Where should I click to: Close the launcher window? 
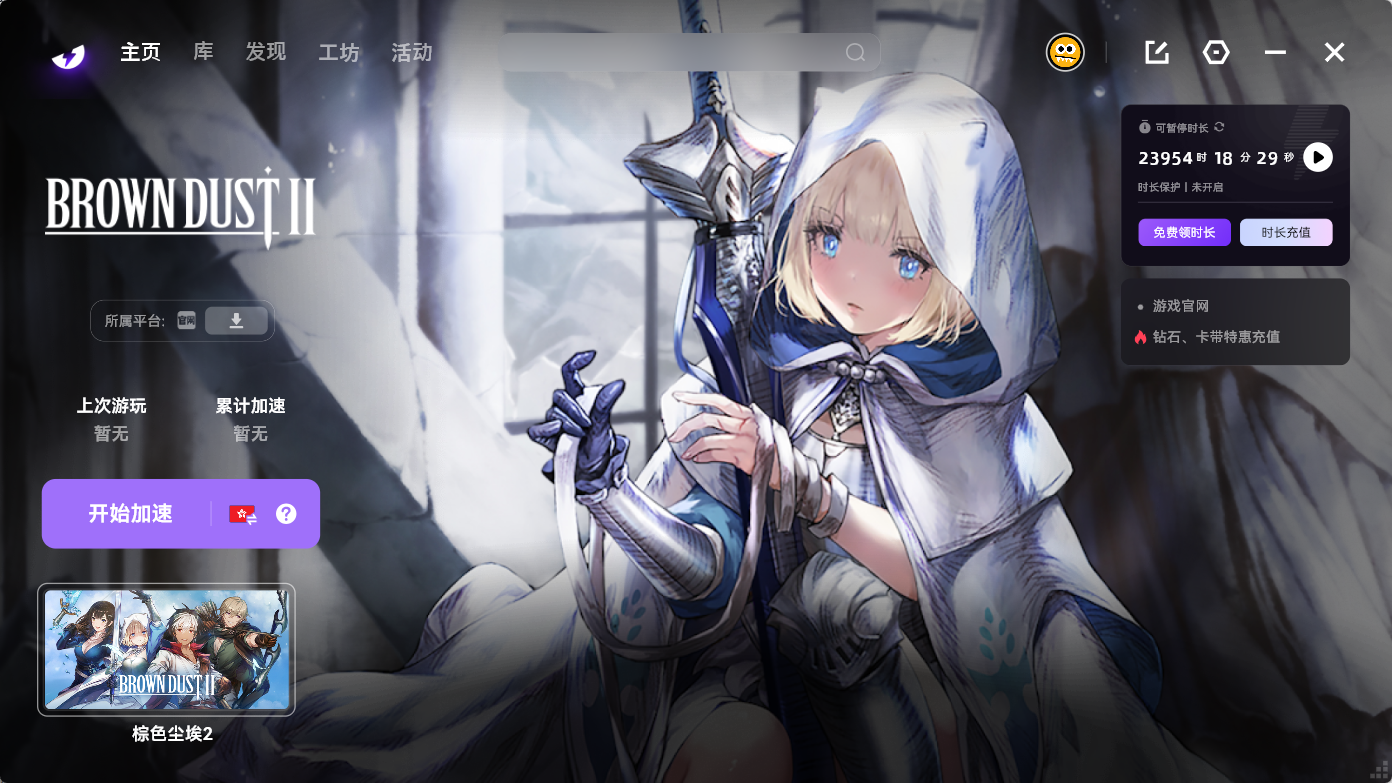(1334, 52)
